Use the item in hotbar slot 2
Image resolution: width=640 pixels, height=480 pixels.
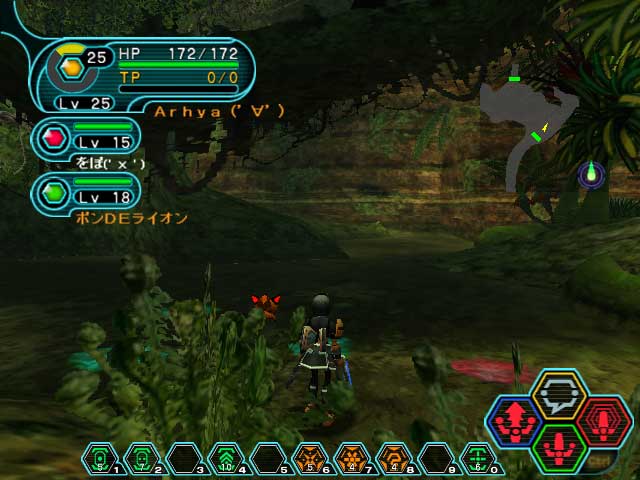pos(142,459)
